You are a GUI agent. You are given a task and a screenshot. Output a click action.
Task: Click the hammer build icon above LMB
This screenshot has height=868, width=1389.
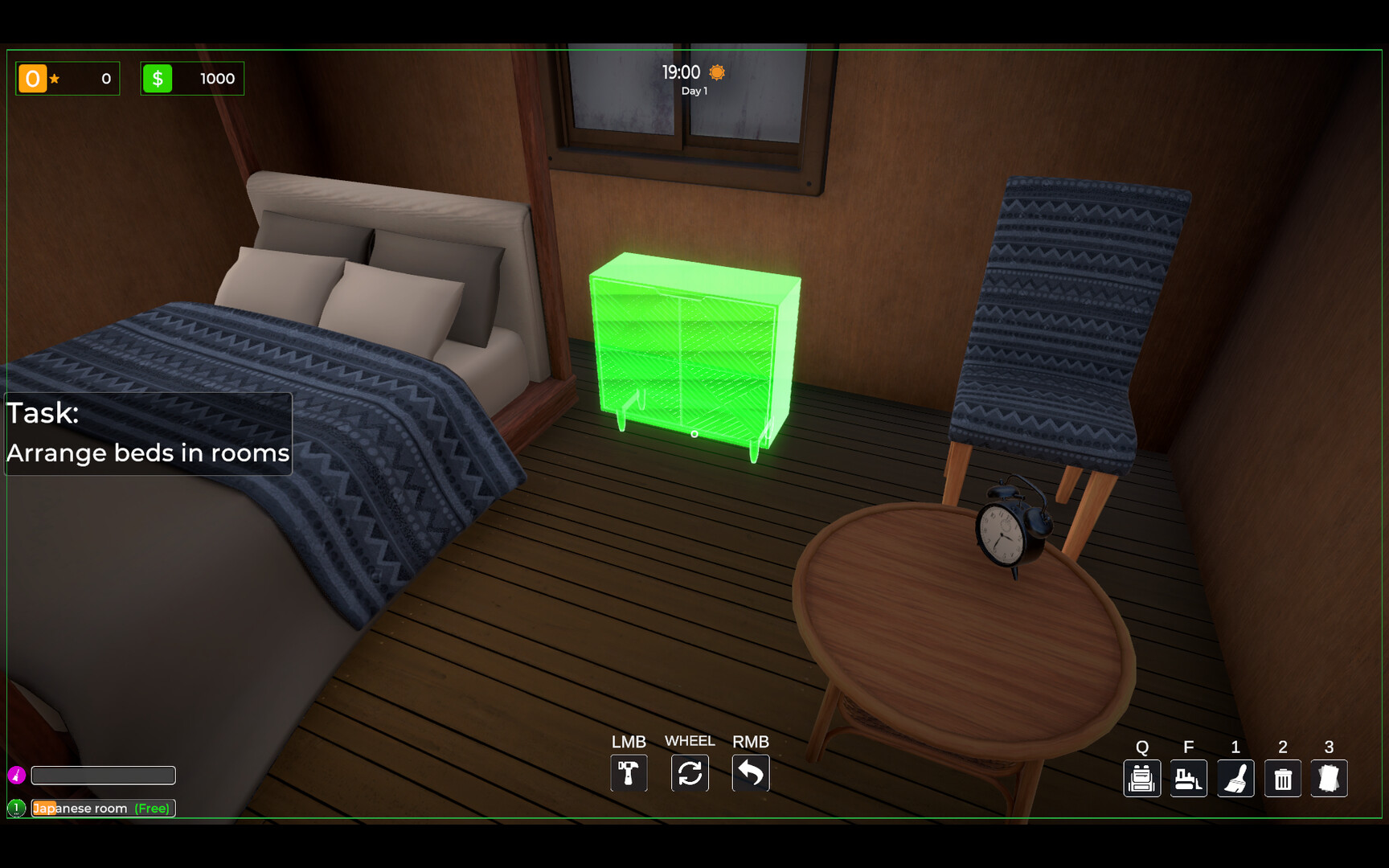point(629,772)
